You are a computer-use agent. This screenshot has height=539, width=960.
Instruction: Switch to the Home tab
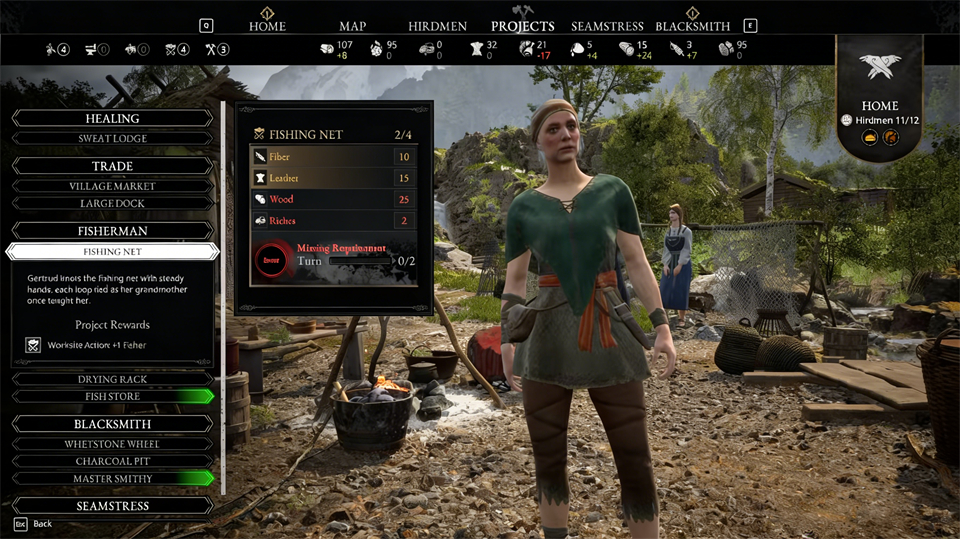267,26
